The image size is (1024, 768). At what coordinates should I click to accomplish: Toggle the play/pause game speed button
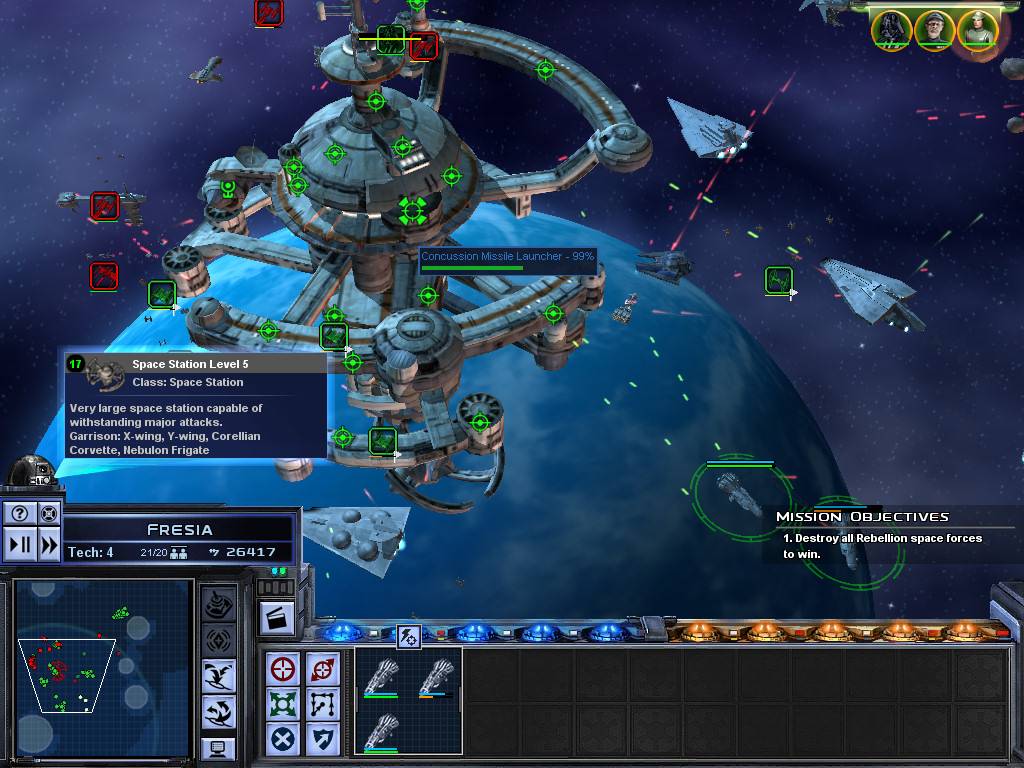tap(20, 545)
